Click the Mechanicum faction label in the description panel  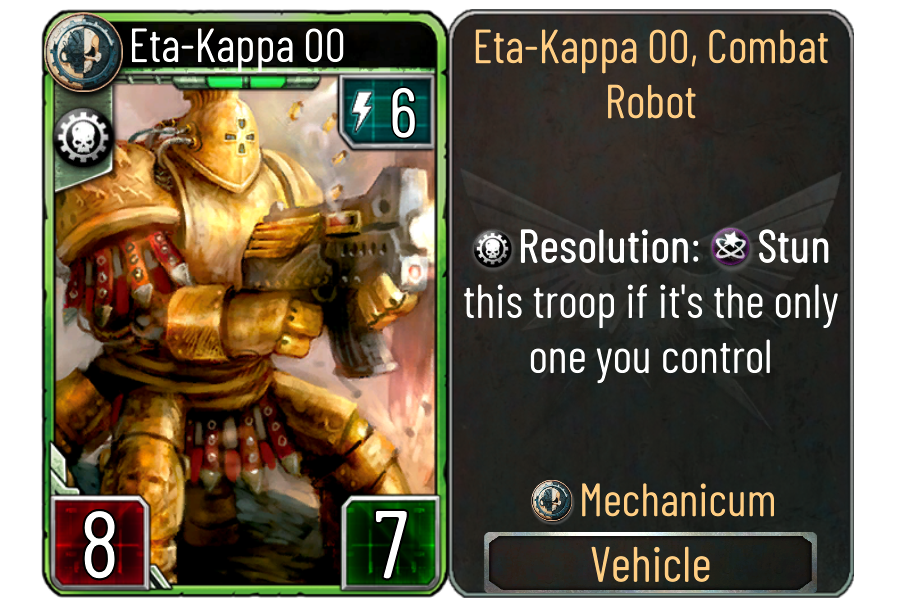[x=677, y=500]
